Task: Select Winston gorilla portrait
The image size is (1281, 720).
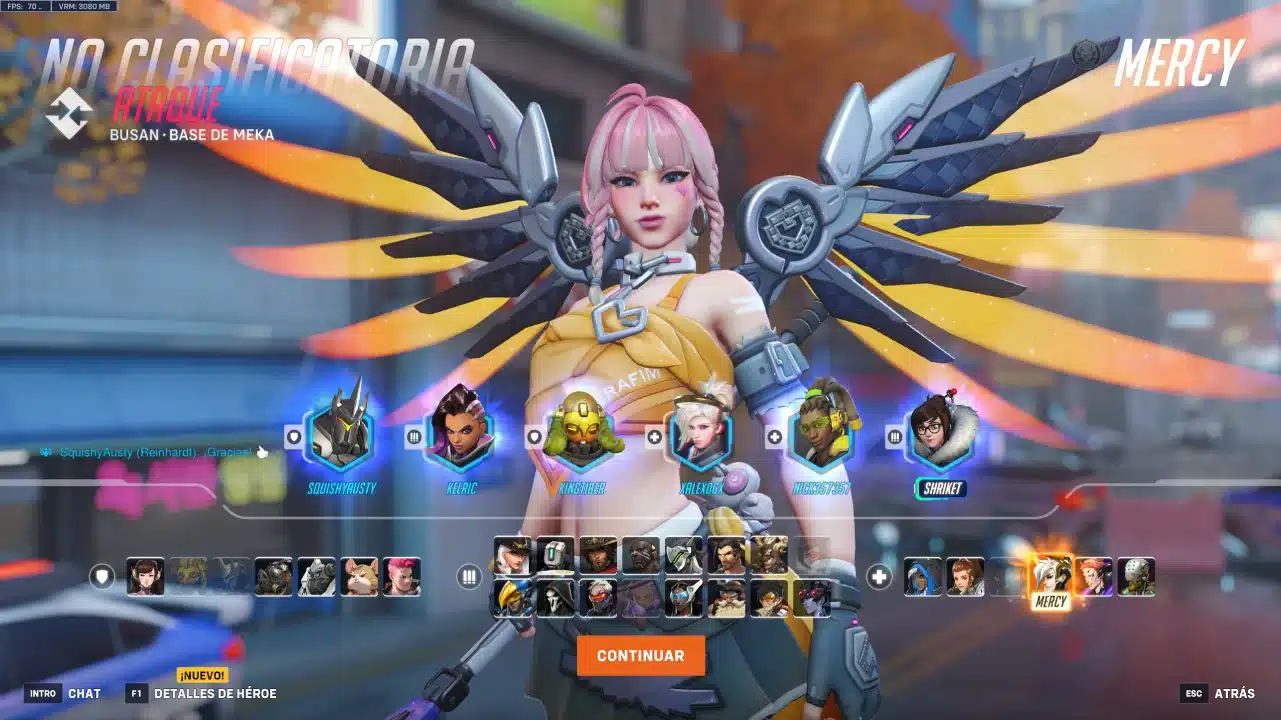Action: (317, 577)
